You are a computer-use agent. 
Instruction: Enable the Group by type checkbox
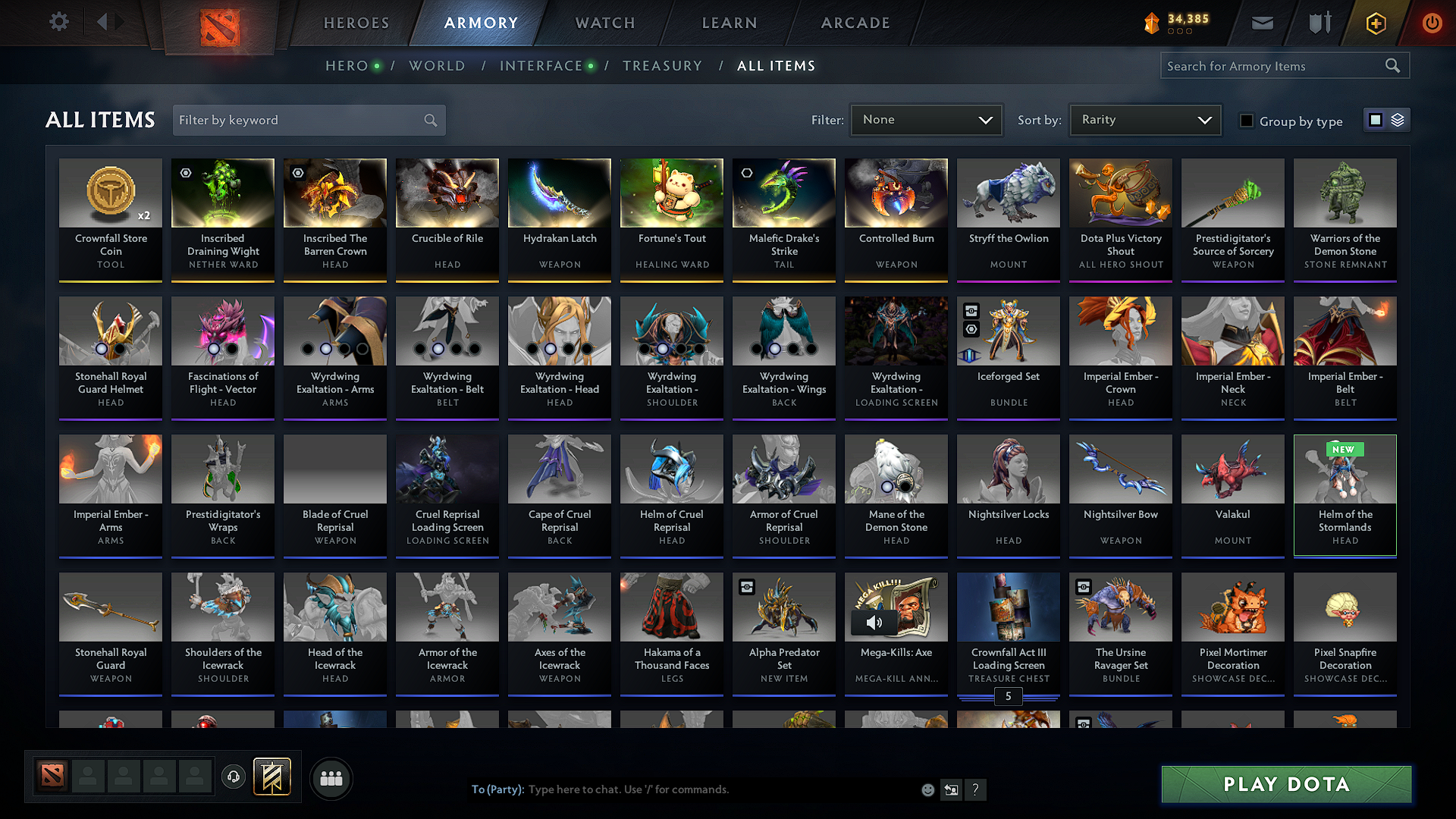pyautogui.click(x=1247, y=121)
